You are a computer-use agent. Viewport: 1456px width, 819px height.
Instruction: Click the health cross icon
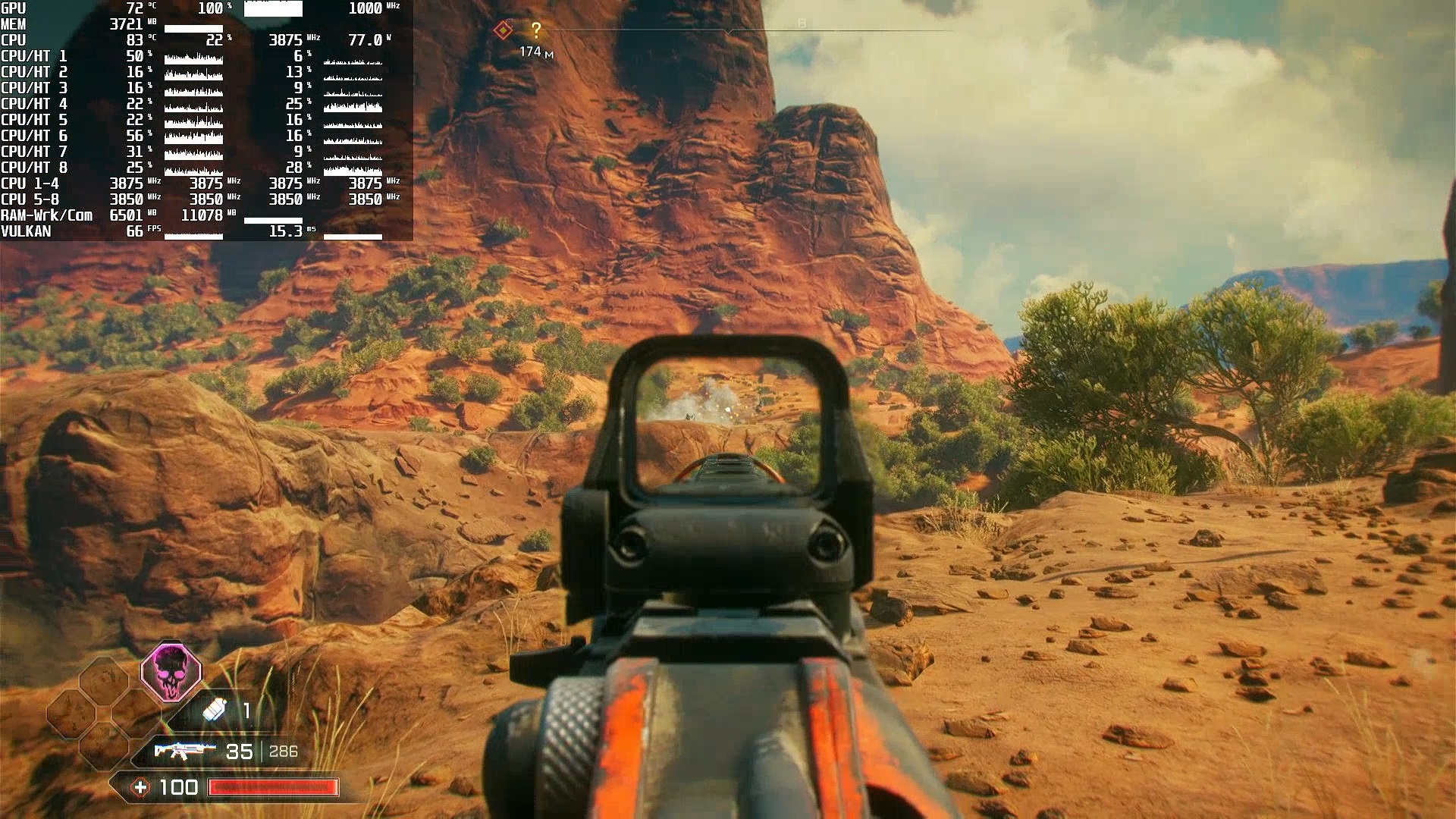140,788
